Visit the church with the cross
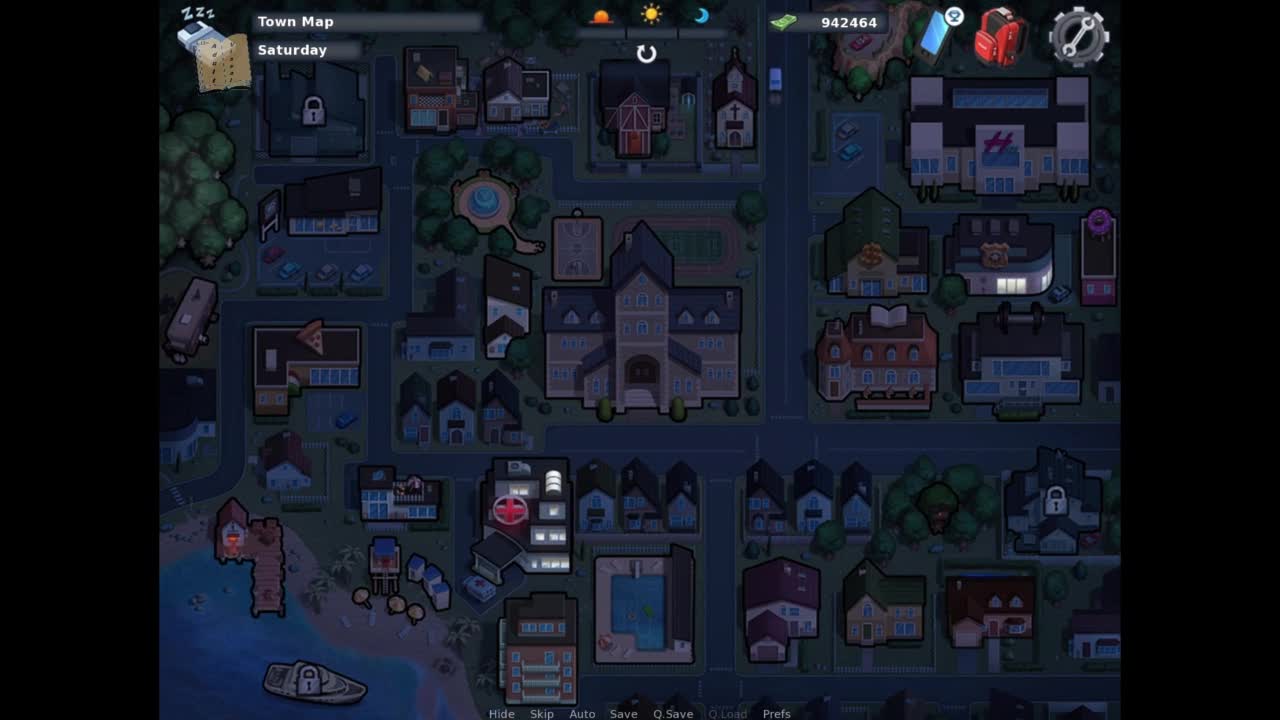1280x720 pixels. [x=735, y=105]
